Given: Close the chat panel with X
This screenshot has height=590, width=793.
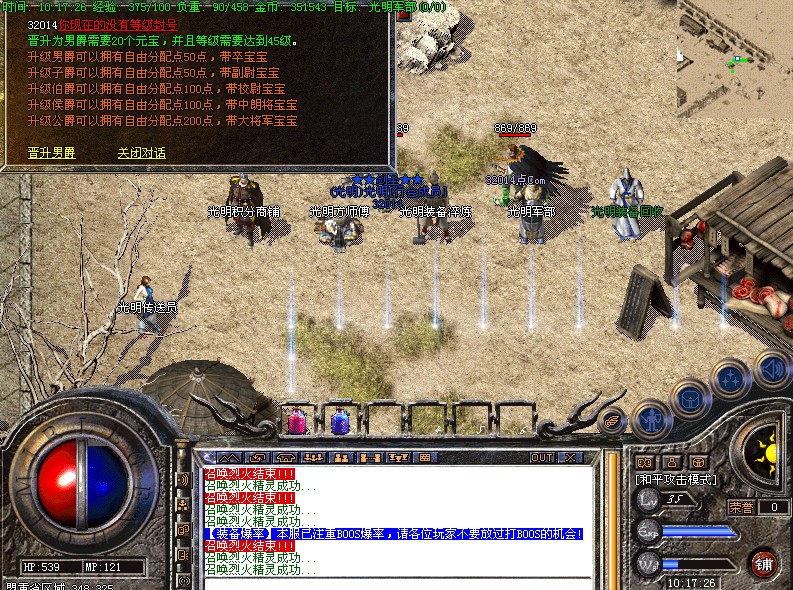Looking at the screenshot, I should click(x=571, y=458).
